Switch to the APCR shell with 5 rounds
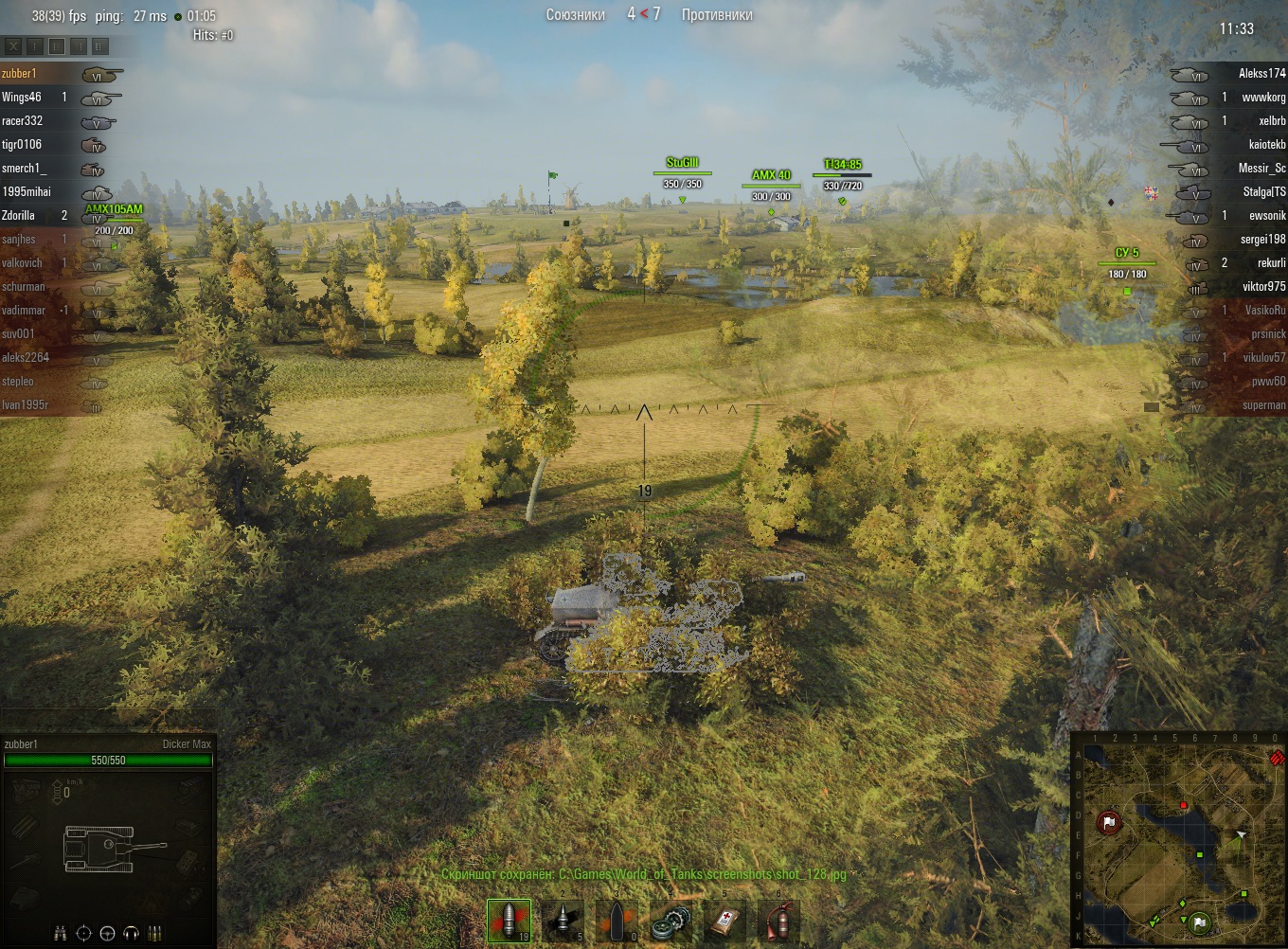The image size is (1288, 949). pos(563,921)
